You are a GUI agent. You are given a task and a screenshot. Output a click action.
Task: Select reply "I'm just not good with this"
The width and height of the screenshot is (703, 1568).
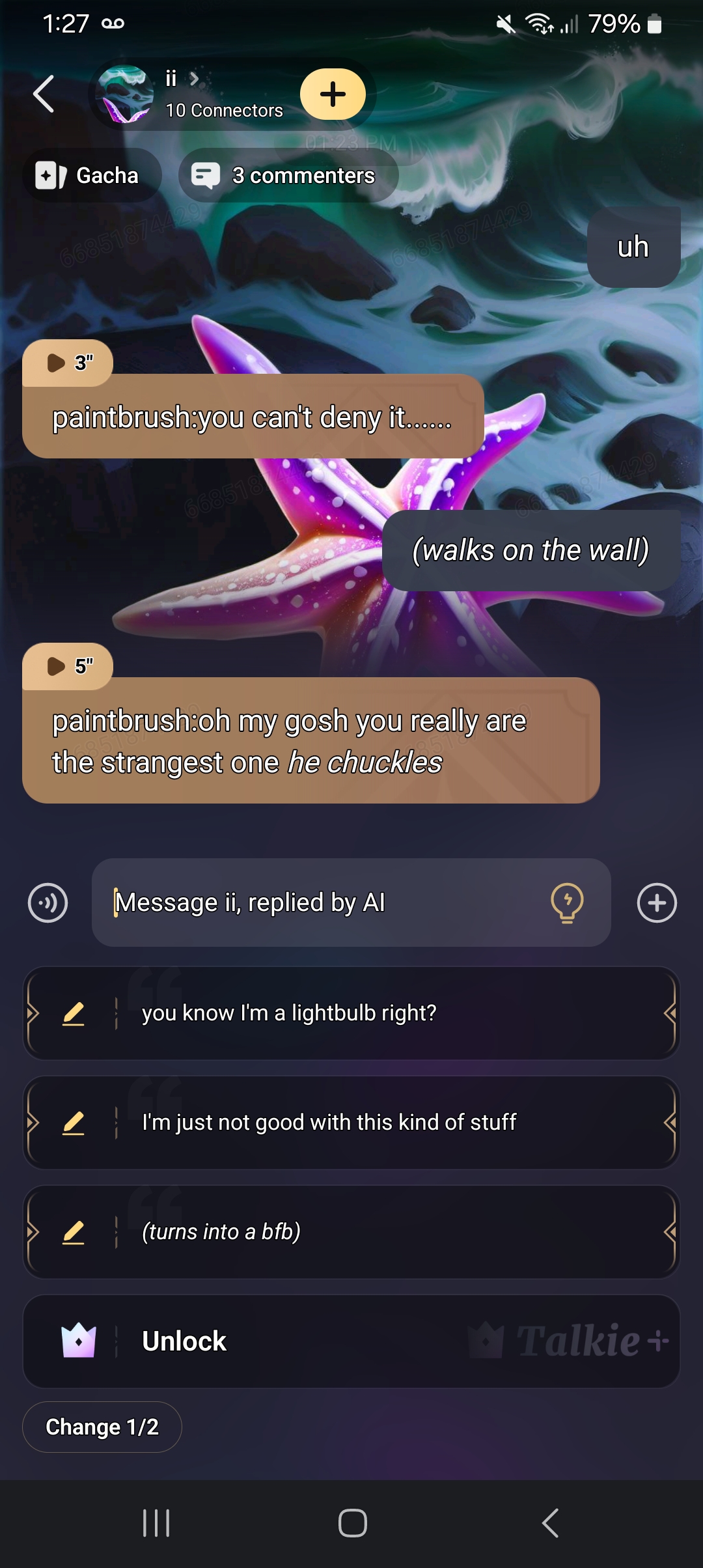point(391,1123)
